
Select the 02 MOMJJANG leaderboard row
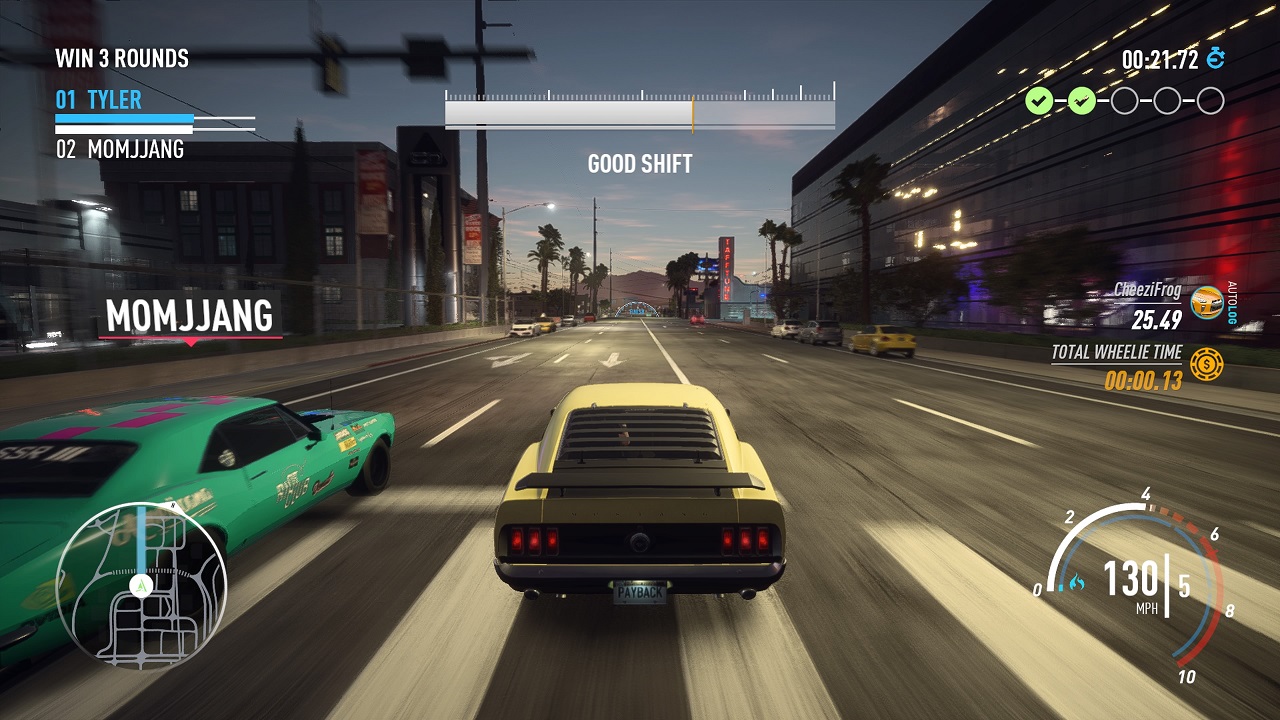(x=120, y=150)
